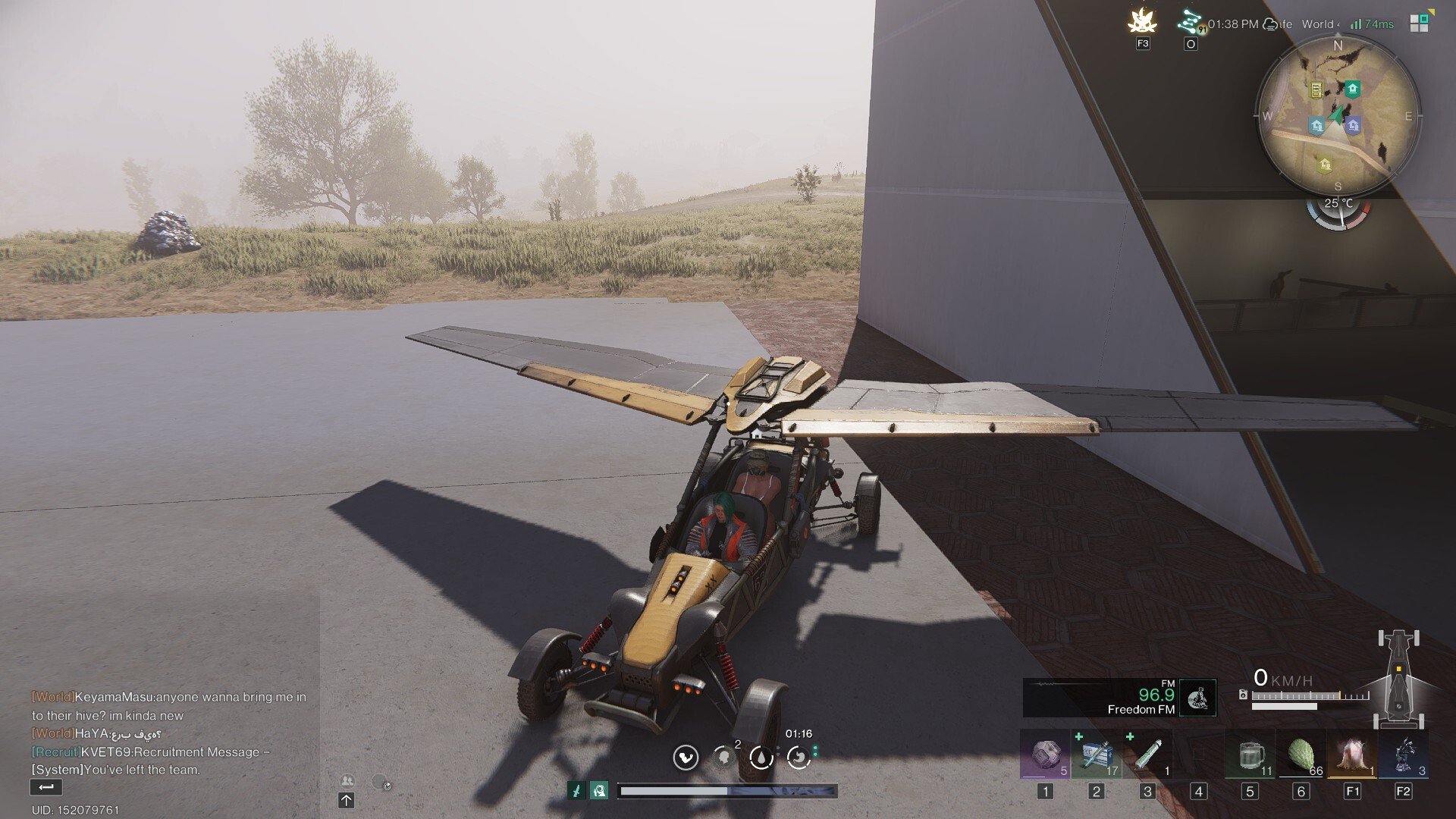1456x819 pixels.
Task: Drink from the glass mug slot
Action: (x=1250, y=756)
